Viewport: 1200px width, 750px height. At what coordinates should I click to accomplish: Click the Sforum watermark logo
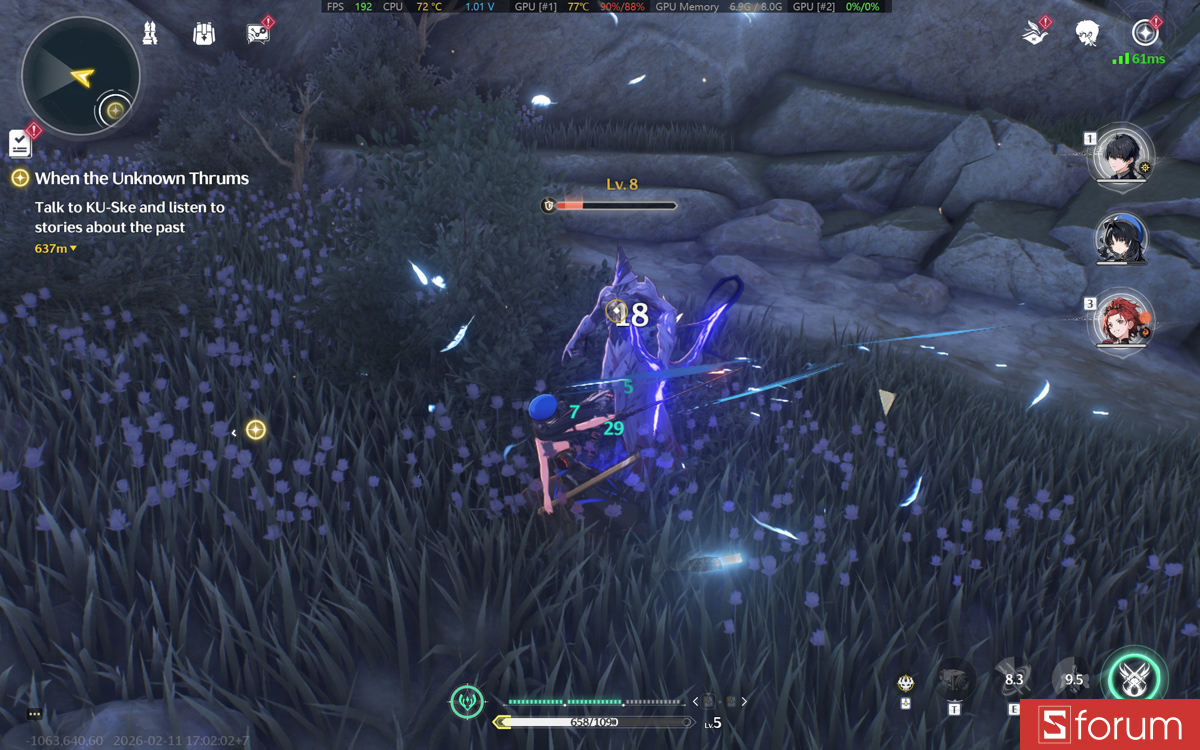[x=1109, y=724]
